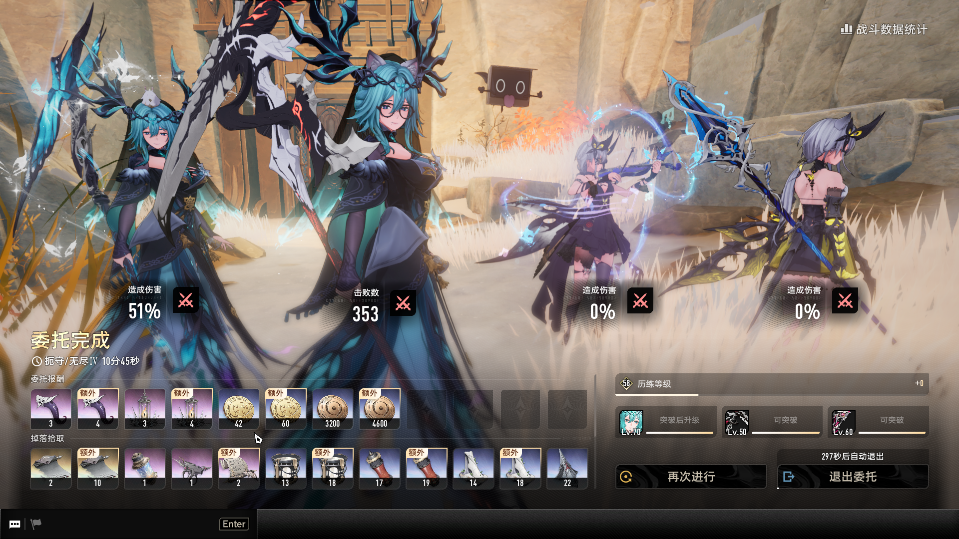Select the gold coin reward with 3200
959x539 pixels.
(x=333, y=409)
